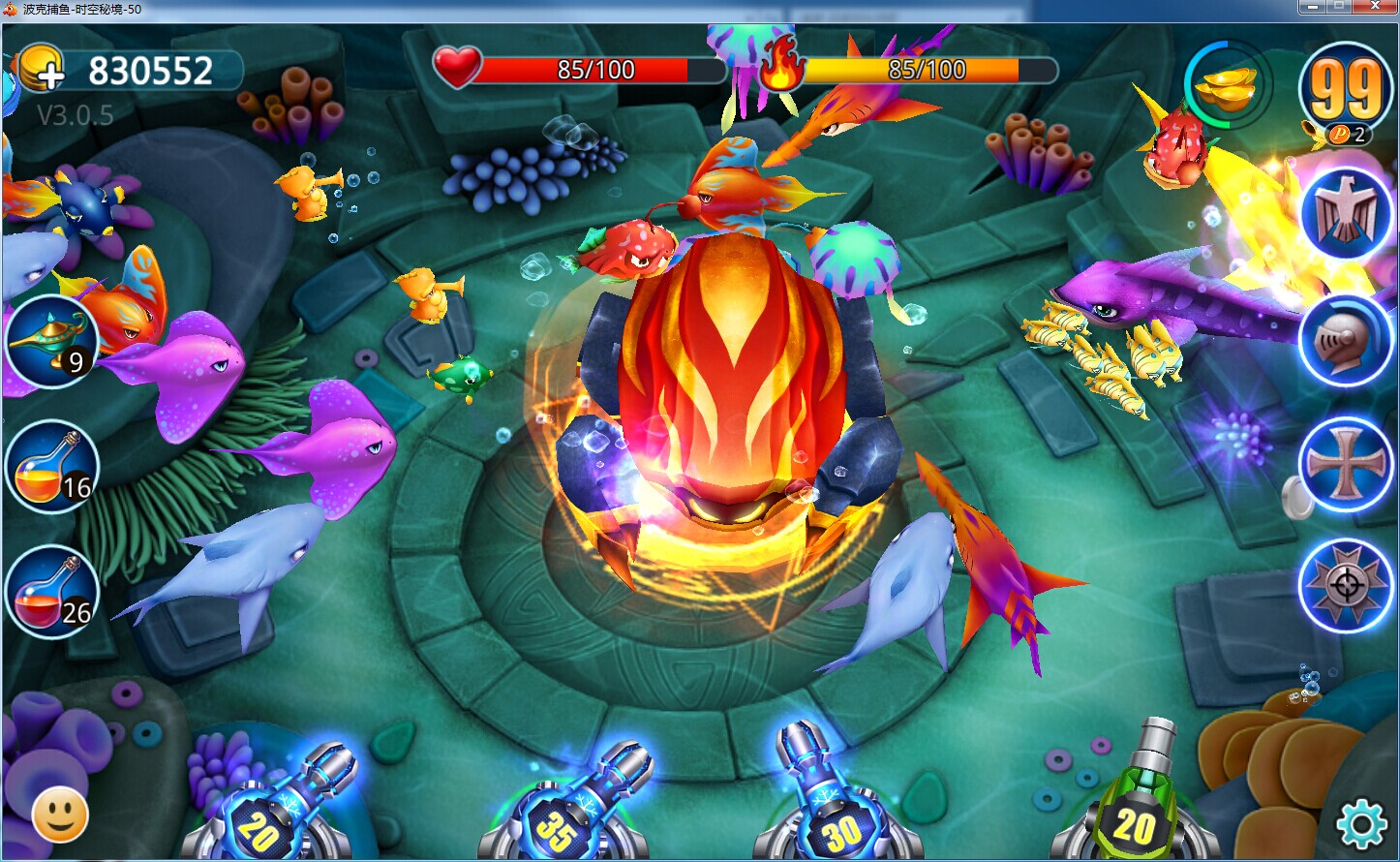The height and width of the screenshot is (862, 1400).
Task: Use the red potion flask with 26
Action: coord(51,591)
